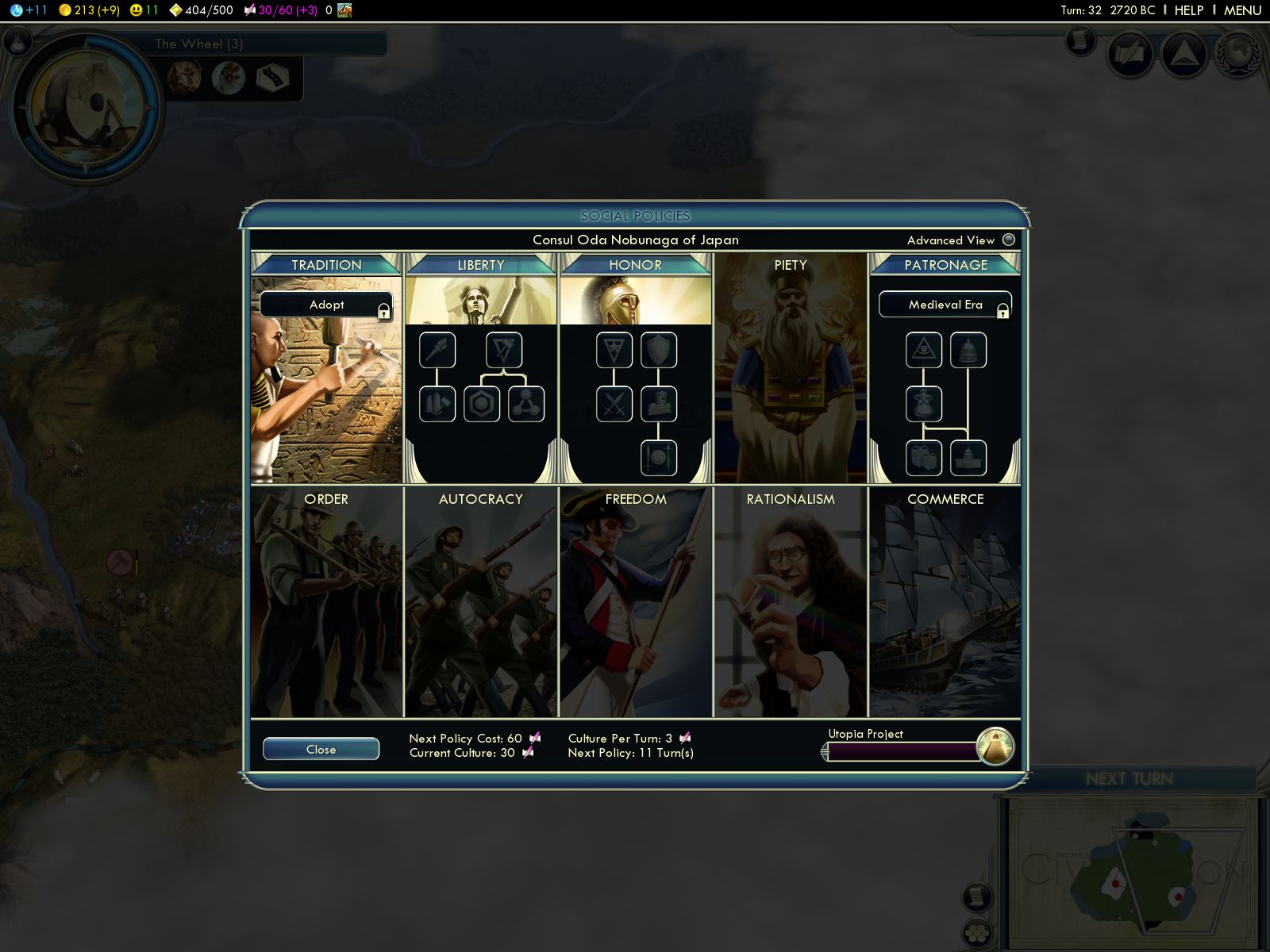Click the locked Medieval Era Patronage button
Screen dimensions: 1270x952
(x=945, y=305)
